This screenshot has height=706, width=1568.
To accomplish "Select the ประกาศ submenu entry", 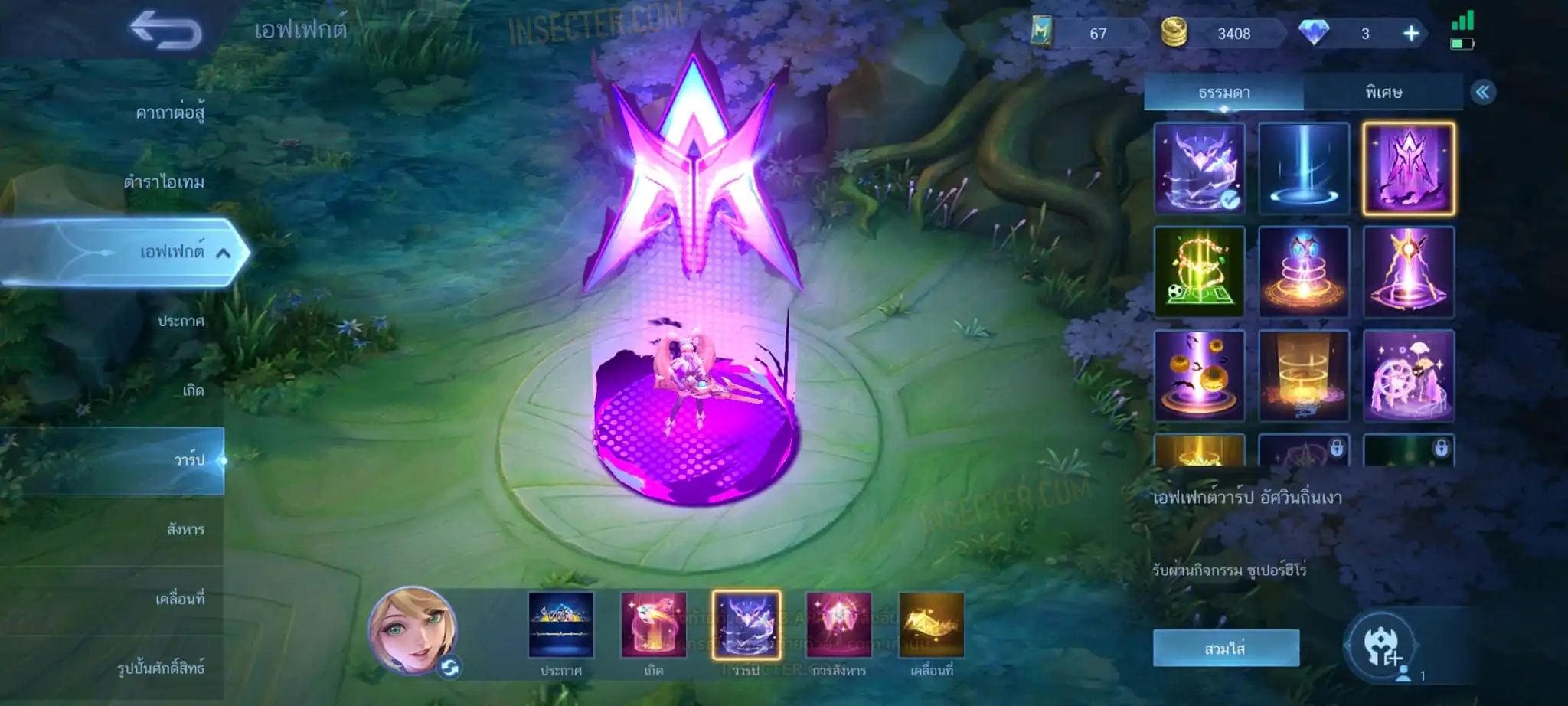I will pos(181,321).
